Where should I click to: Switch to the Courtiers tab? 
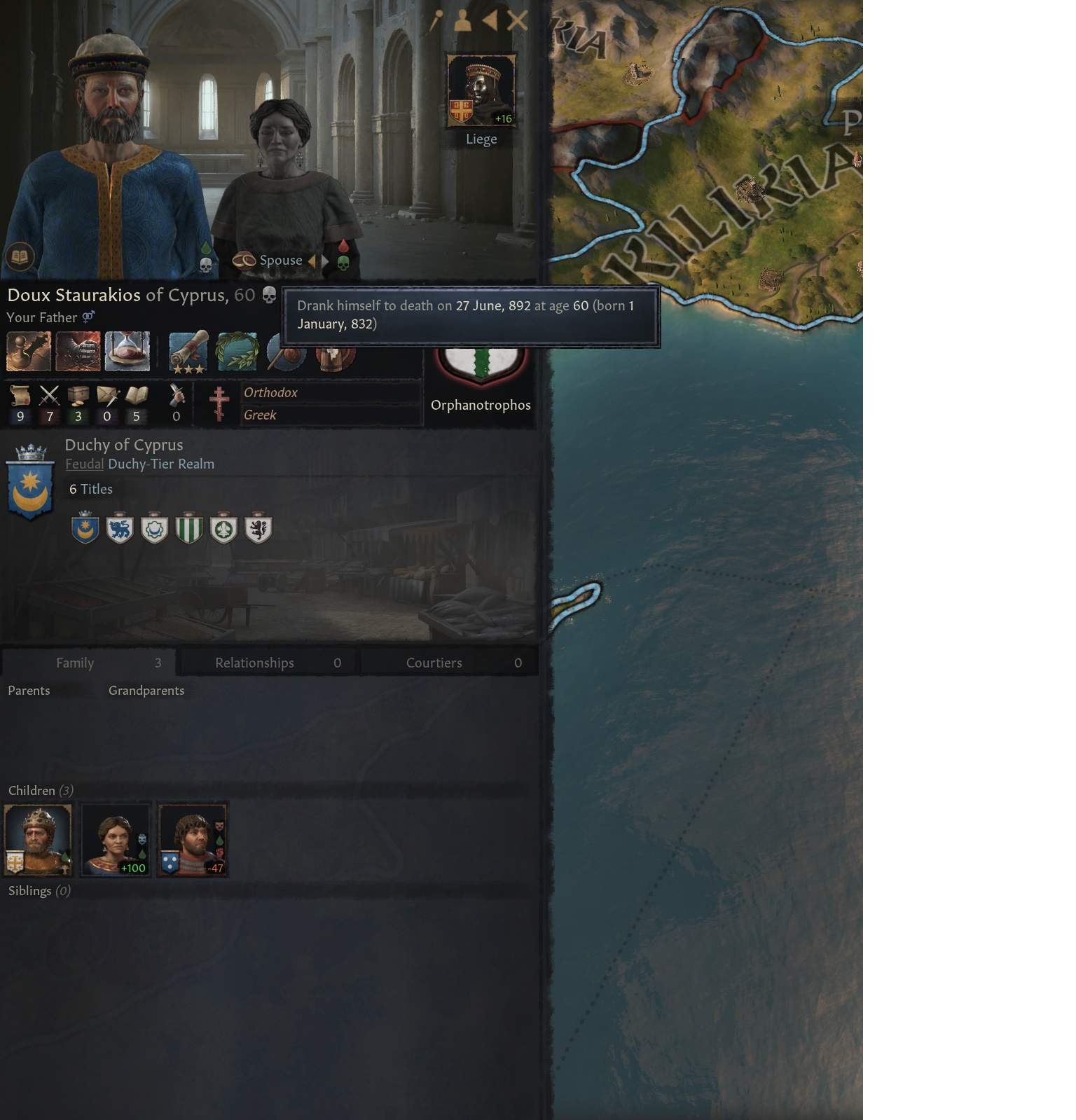click(448, 663)
